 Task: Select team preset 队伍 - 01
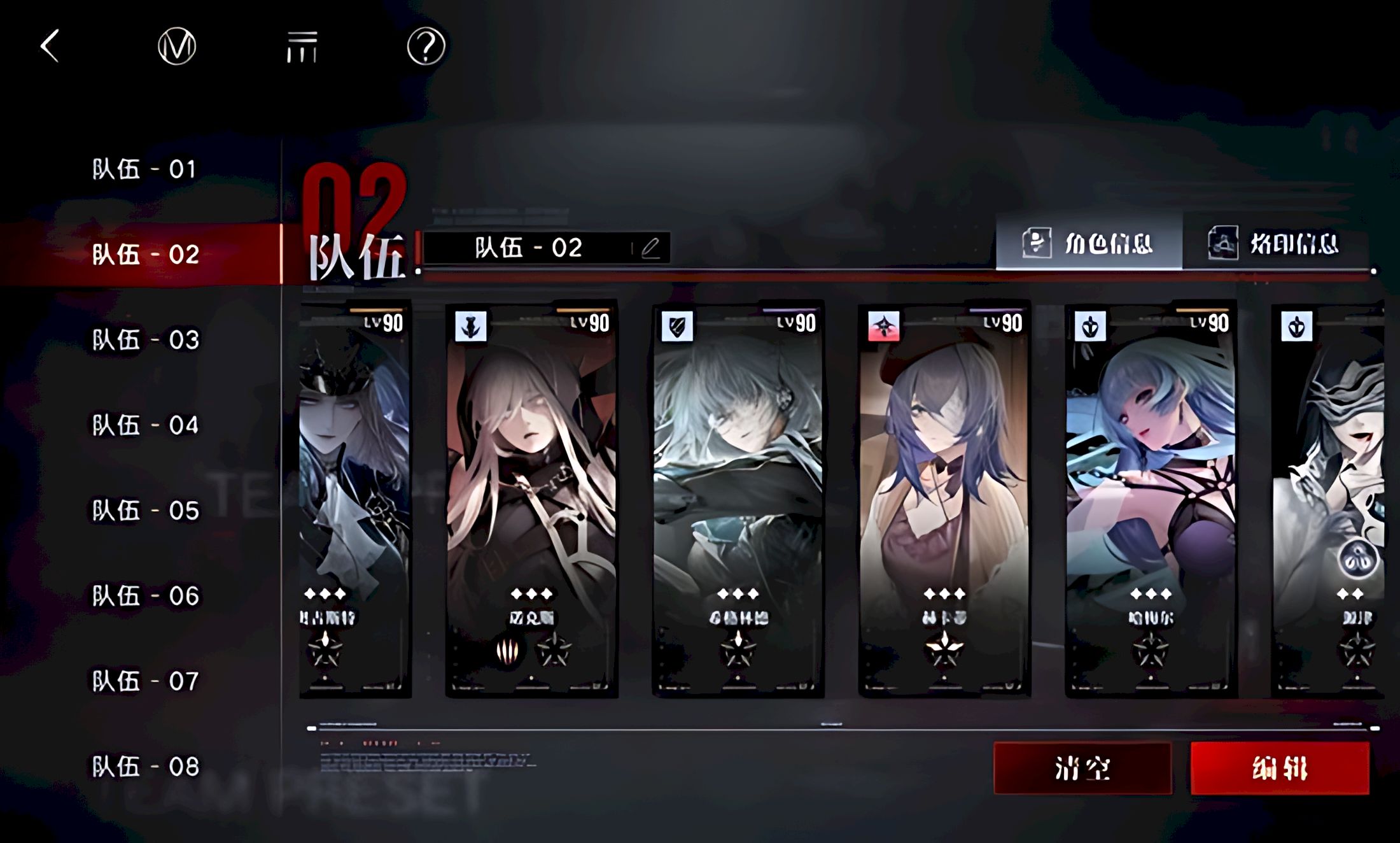point(145,169)
